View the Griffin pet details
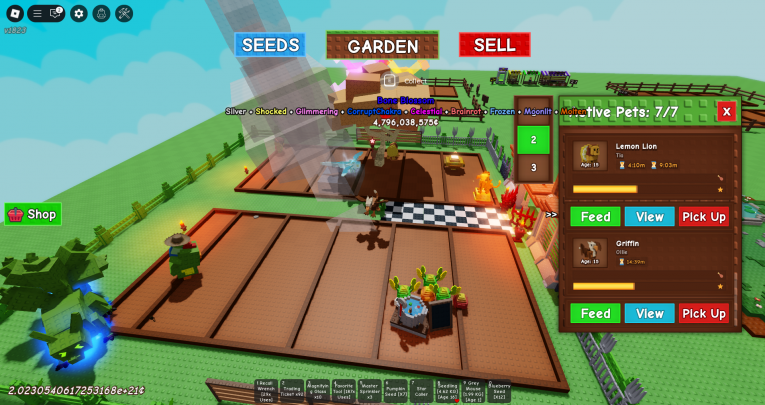 (x=649, y=314)
